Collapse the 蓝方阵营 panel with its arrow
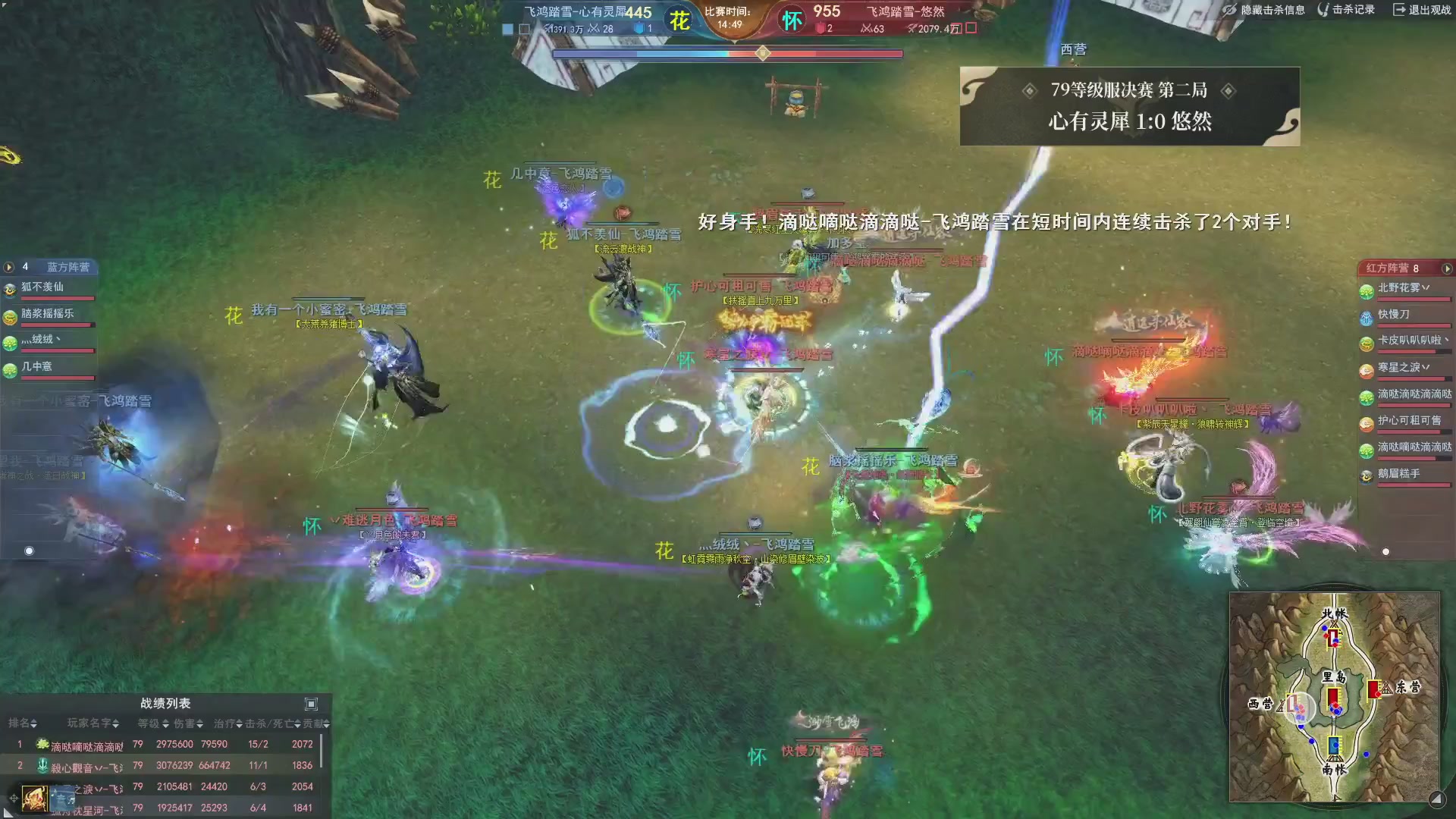1456x819 pixels. 8,268
